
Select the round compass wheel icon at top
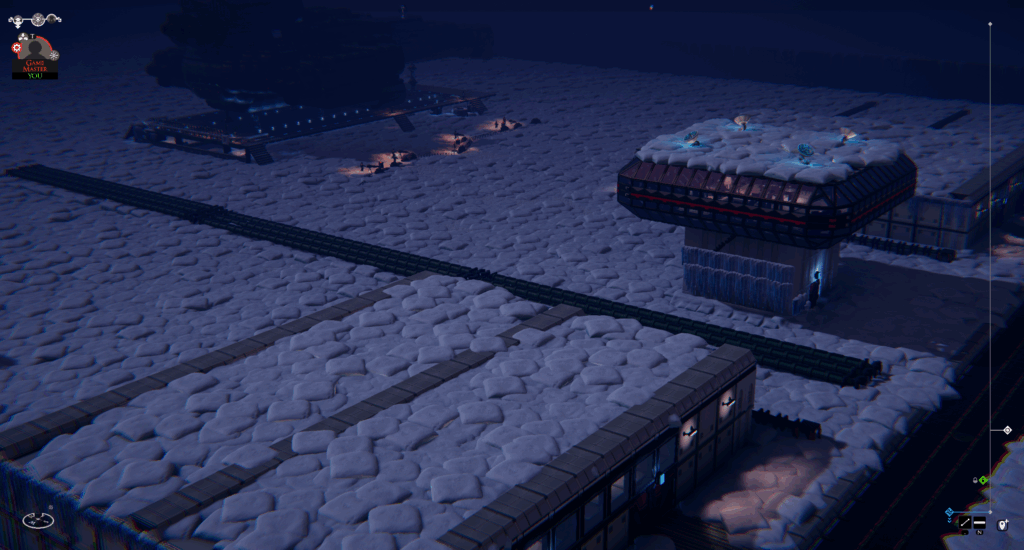click(39, 19)
